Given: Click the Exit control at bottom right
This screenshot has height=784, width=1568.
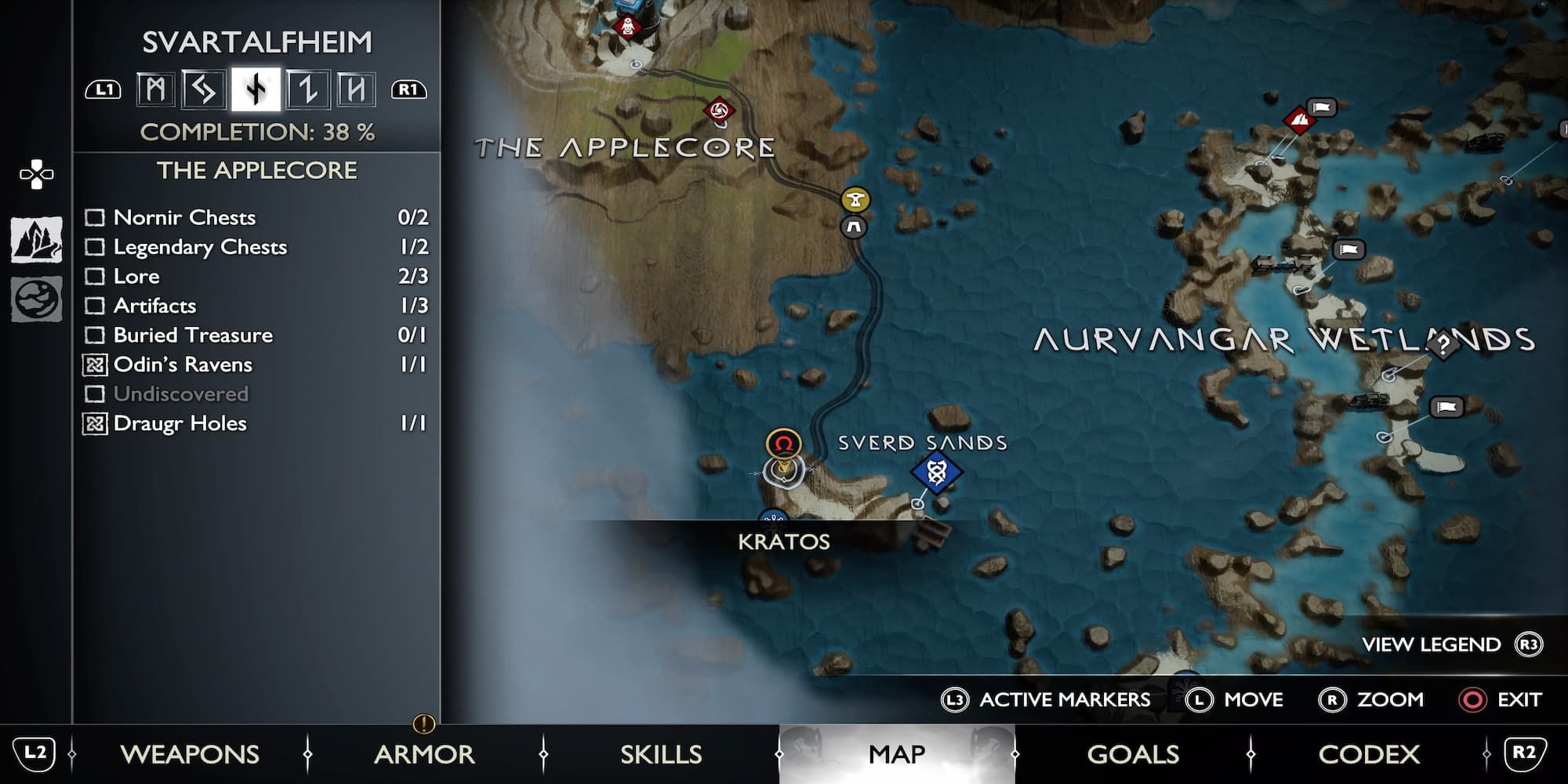Looking at the screenshot, I should [1521, 700].
